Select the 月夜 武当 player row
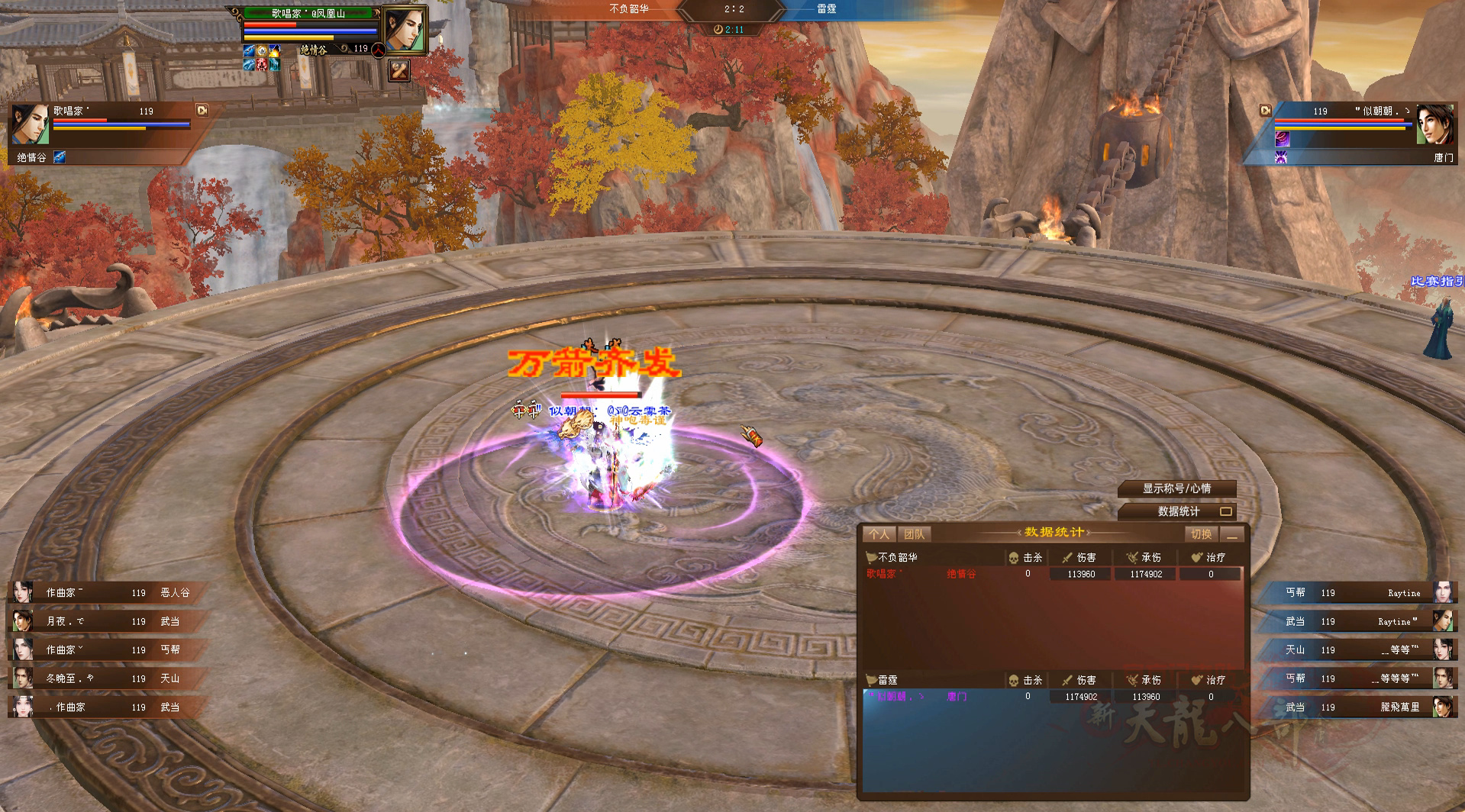Screen dimensions: 1465x812 [107, 621]
